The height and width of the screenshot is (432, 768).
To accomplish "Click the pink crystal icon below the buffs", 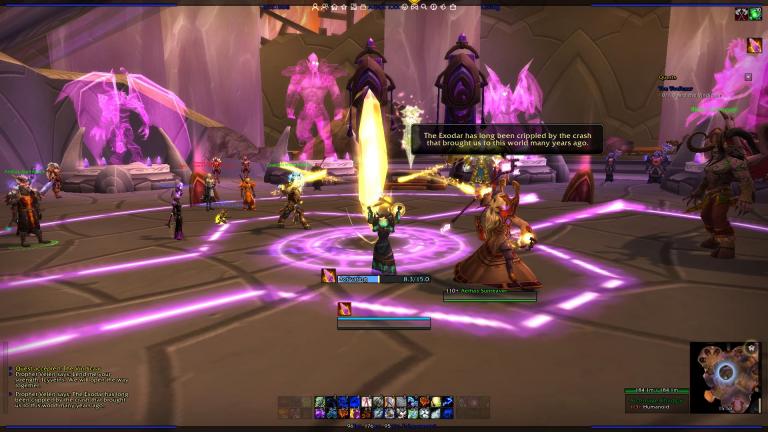I will coord(753,45).
